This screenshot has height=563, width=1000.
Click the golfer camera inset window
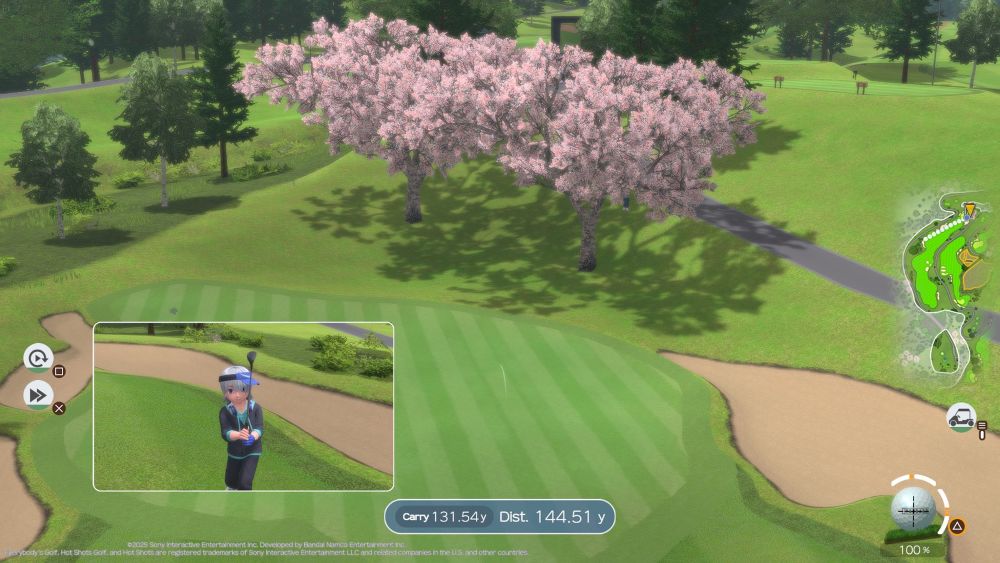coord(243,406)
